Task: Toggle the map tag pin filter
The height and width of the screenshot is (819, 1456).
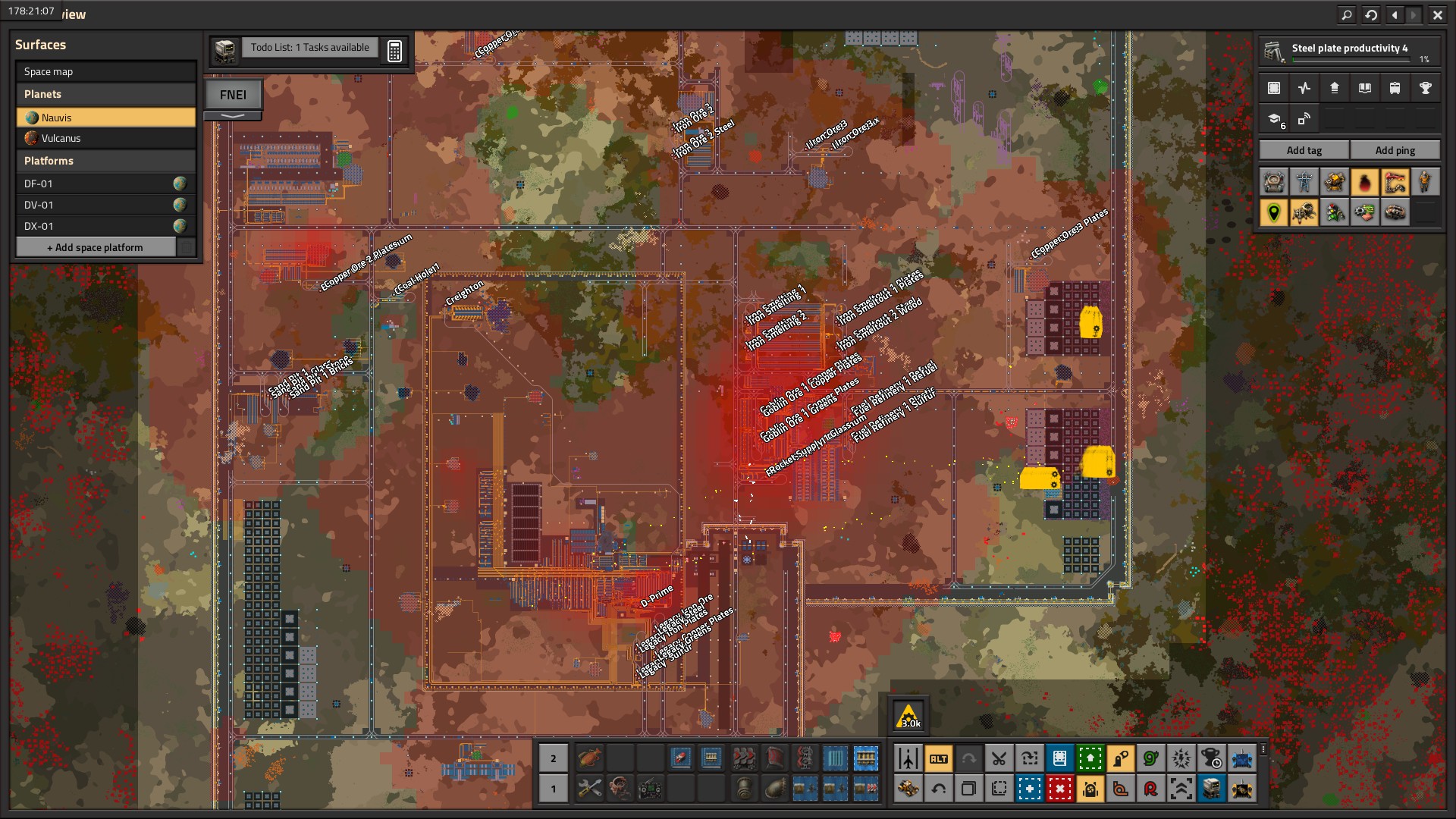Action: pos(1274,213)
